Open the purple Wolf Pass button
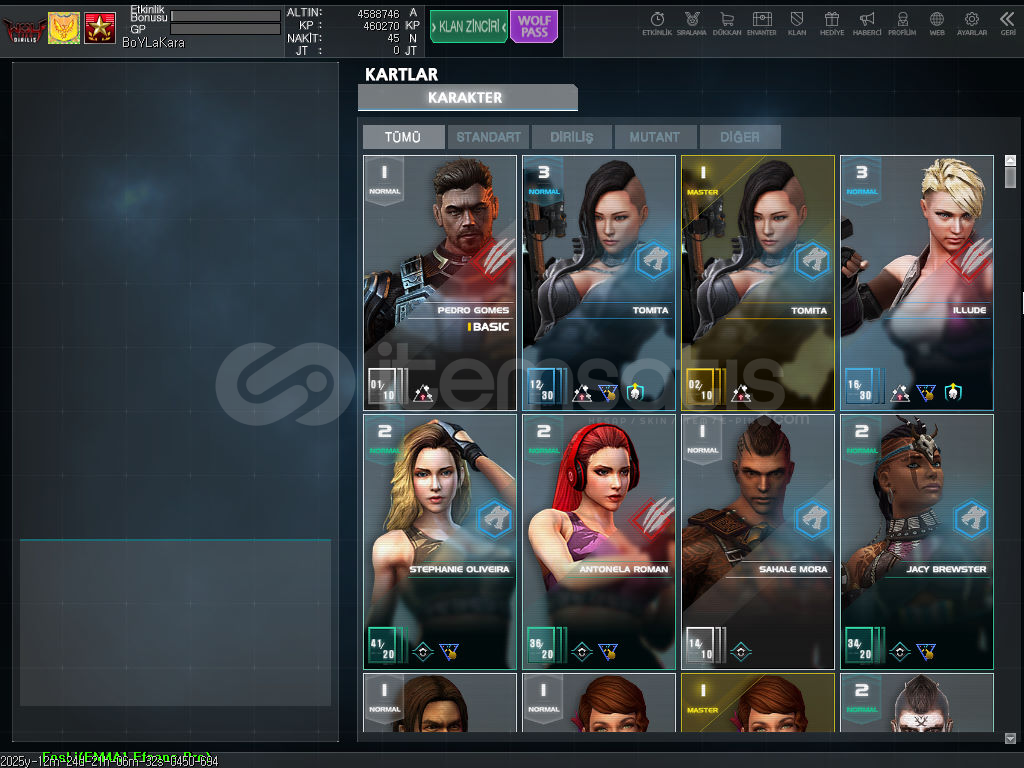 534,27
